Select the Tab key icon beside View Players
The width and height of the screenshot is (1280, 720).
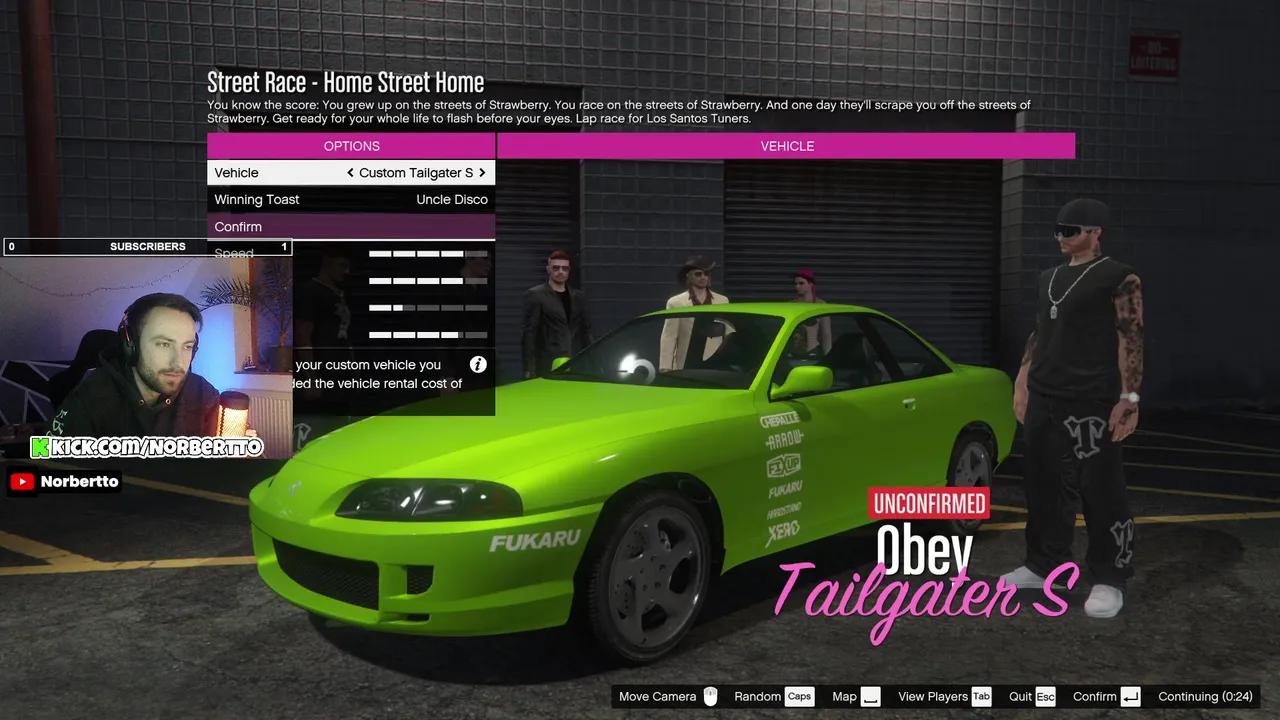tap(980, 696)
